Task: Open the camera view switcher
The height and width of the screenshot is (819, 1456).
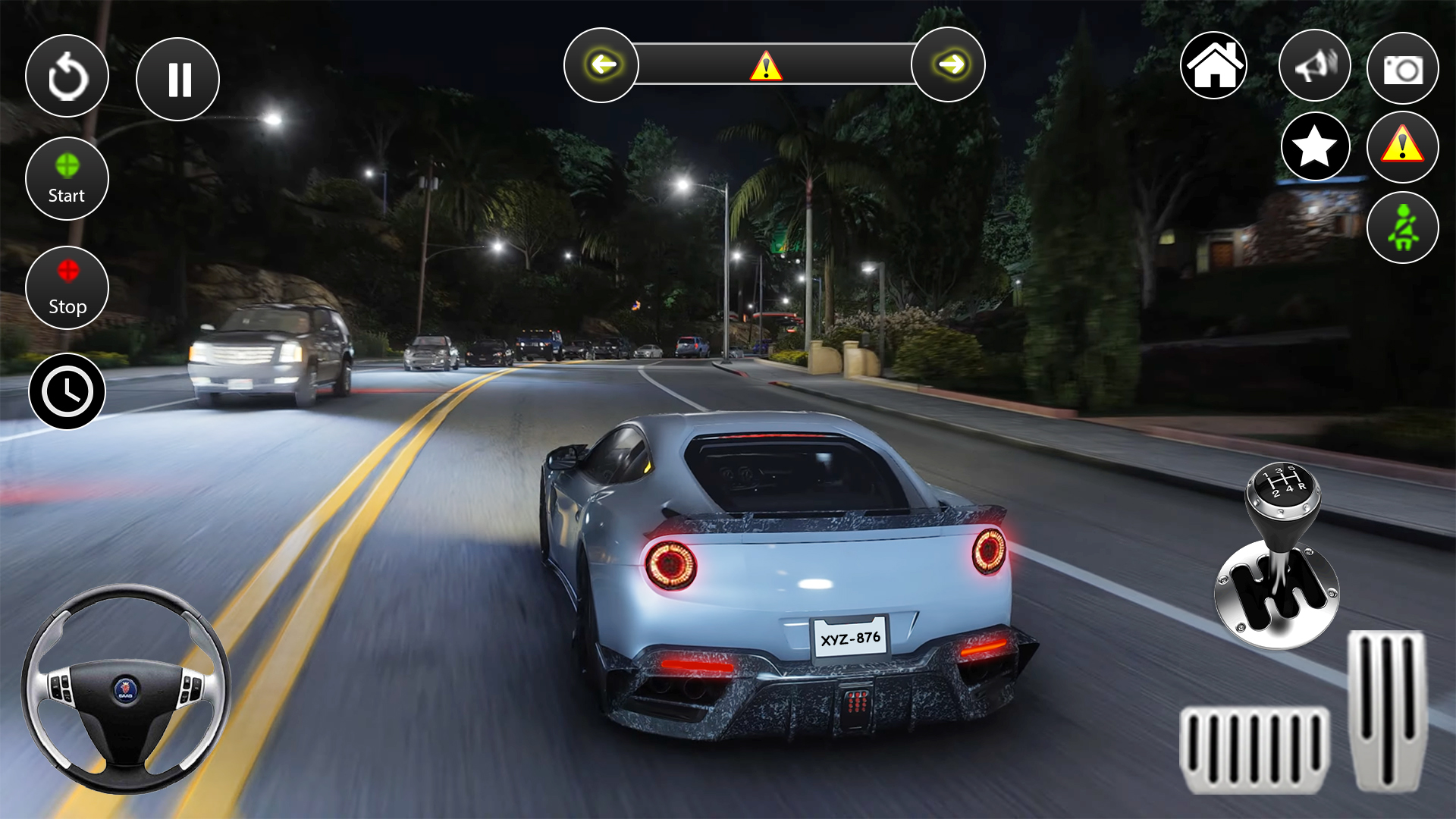Action: 1402,68
